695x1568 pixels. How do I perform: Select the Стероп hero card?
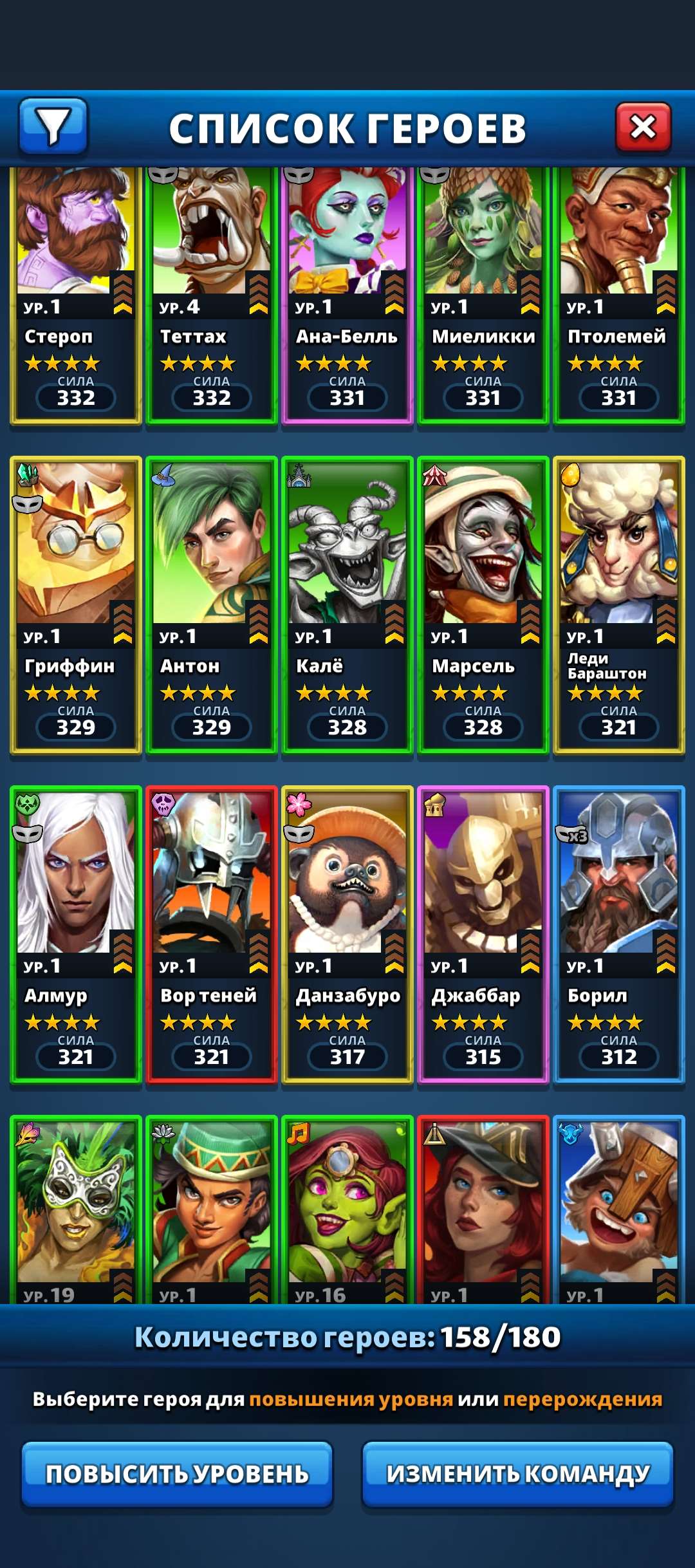tap(75, 296)
